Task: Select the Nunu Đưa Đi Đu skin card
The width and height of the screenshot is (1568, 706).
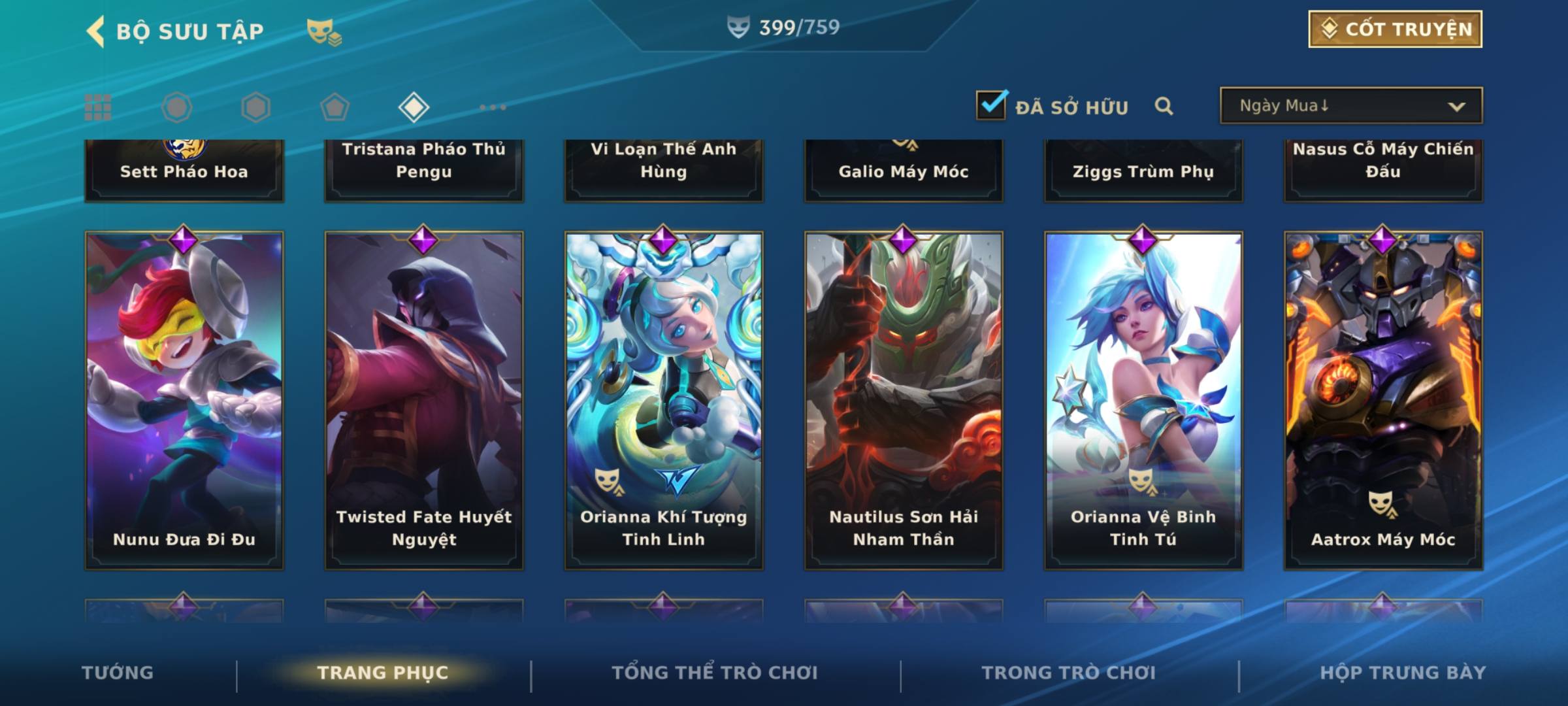Action: point(184,400)
